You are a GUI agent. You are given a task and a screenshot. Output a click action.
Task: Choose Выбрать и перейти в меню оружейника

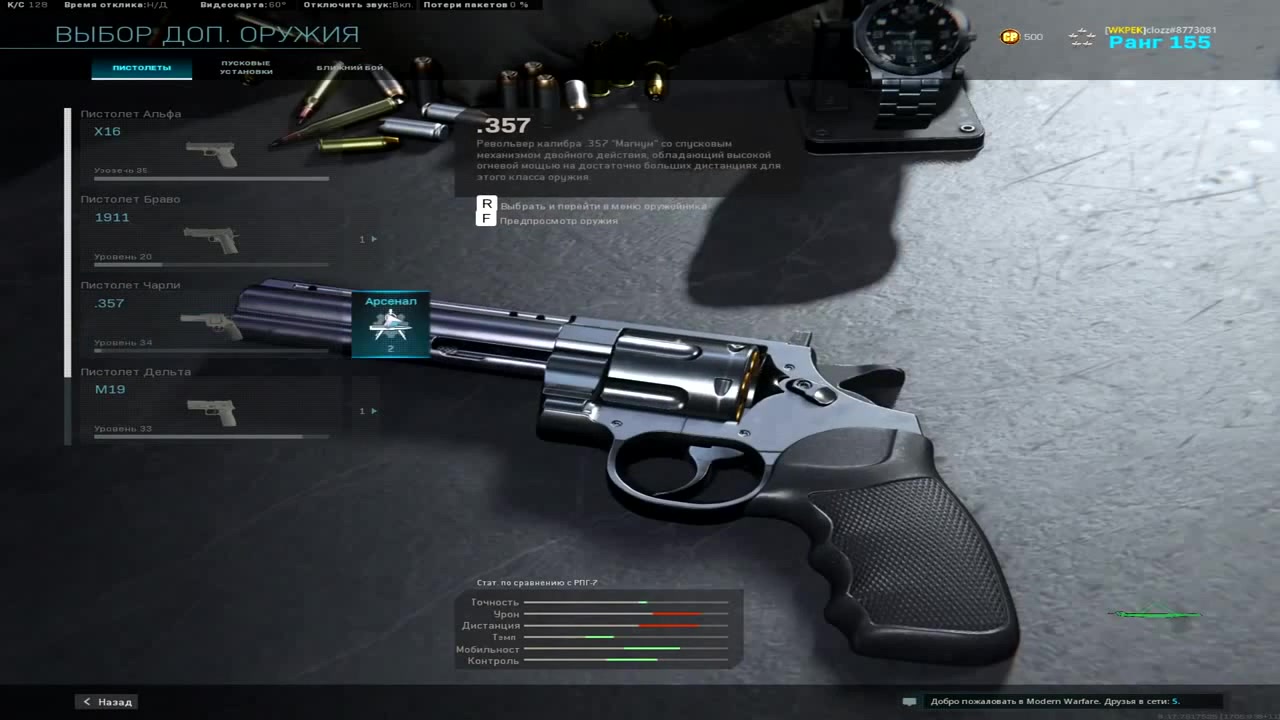pyautogui.click(x=602, y=205)
